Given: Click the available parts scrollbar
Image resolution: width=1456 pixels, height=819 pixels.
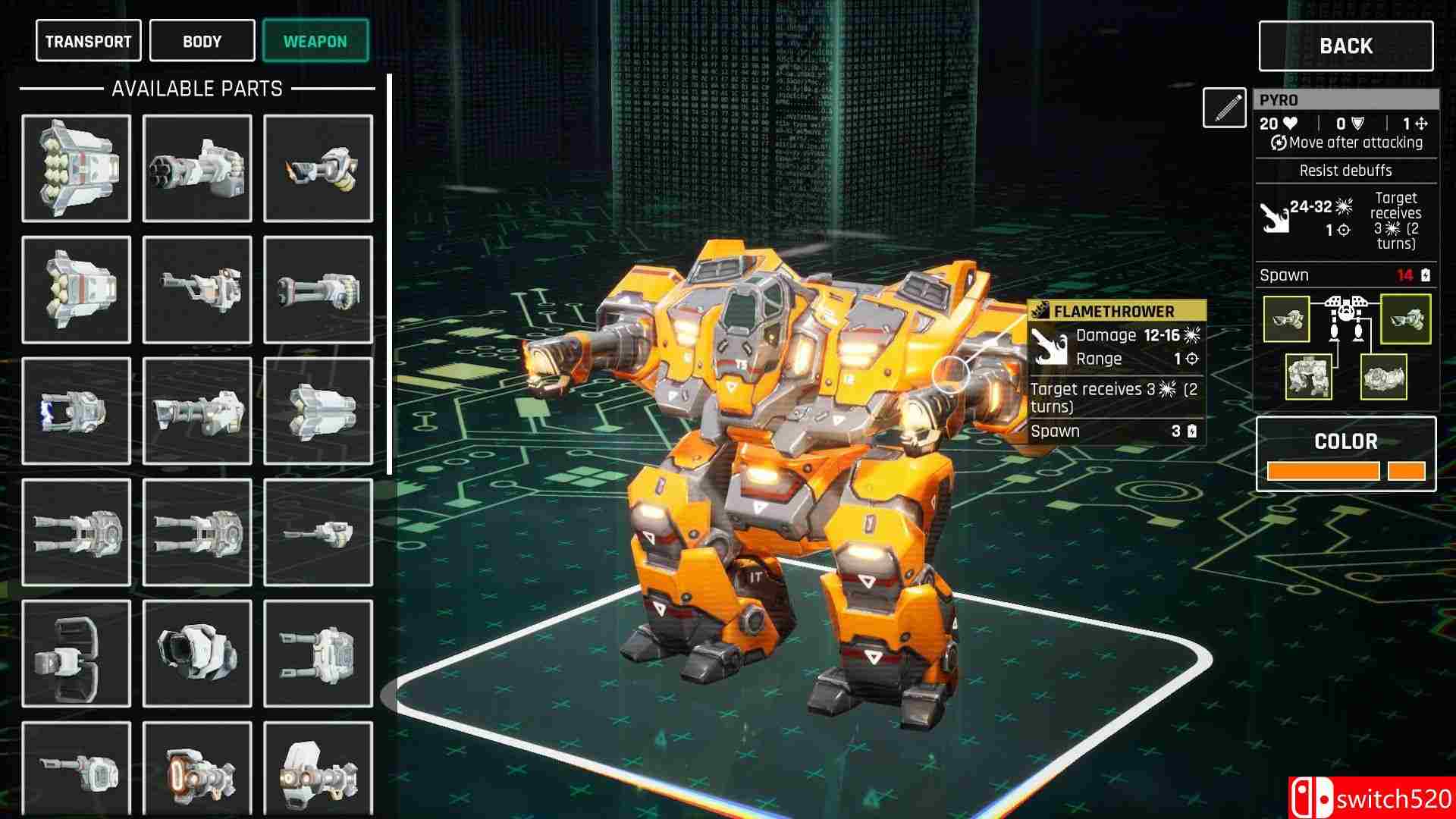Looking at the screenshot, I should tap(390, 275).
